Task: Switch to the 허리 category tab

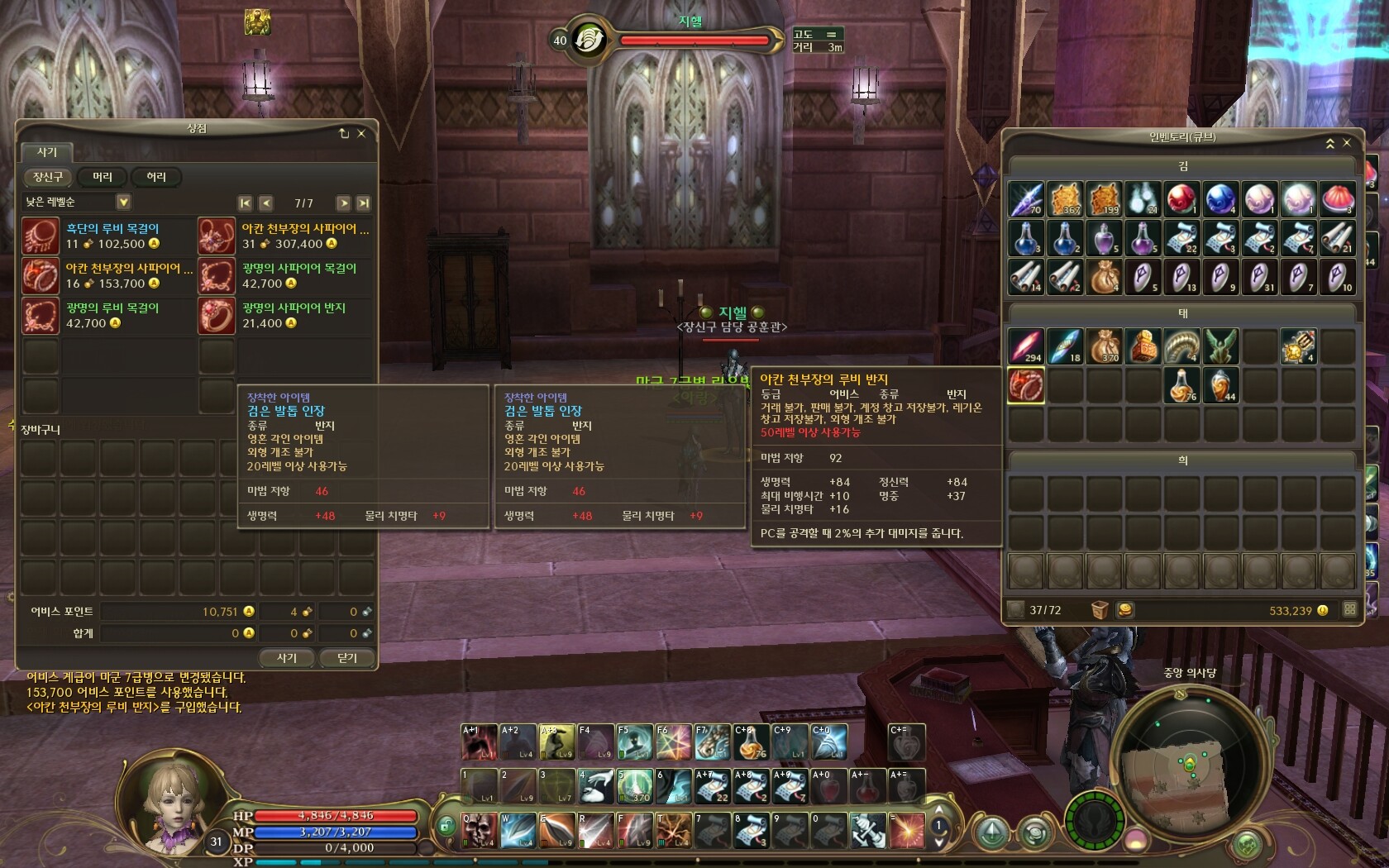Action: point(156,177)
